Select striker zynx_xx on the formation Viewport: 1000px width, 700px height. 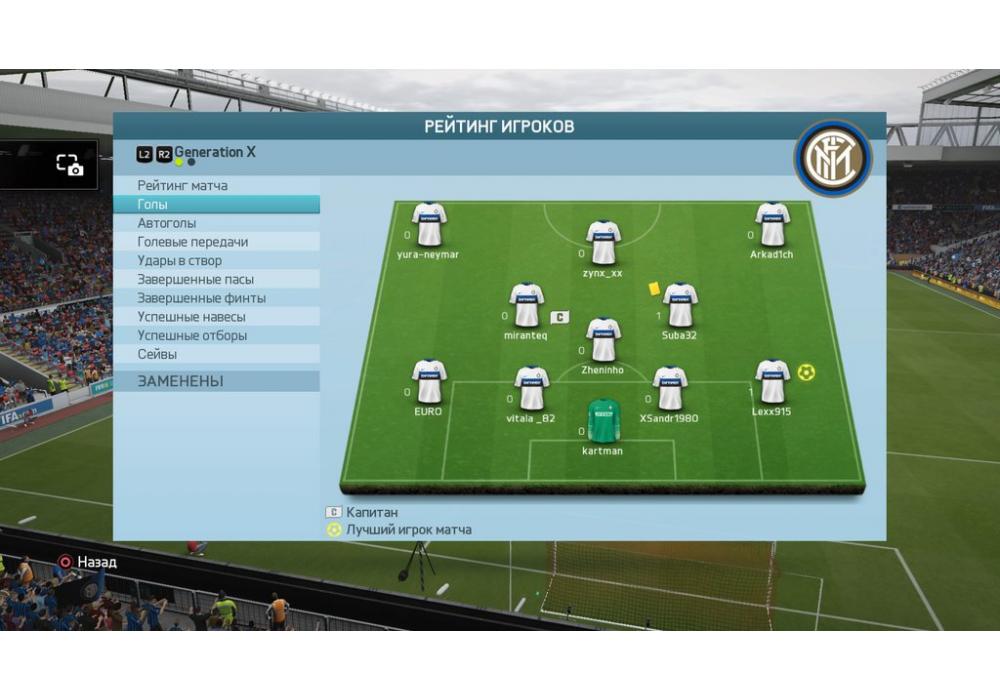coord(603,243)
